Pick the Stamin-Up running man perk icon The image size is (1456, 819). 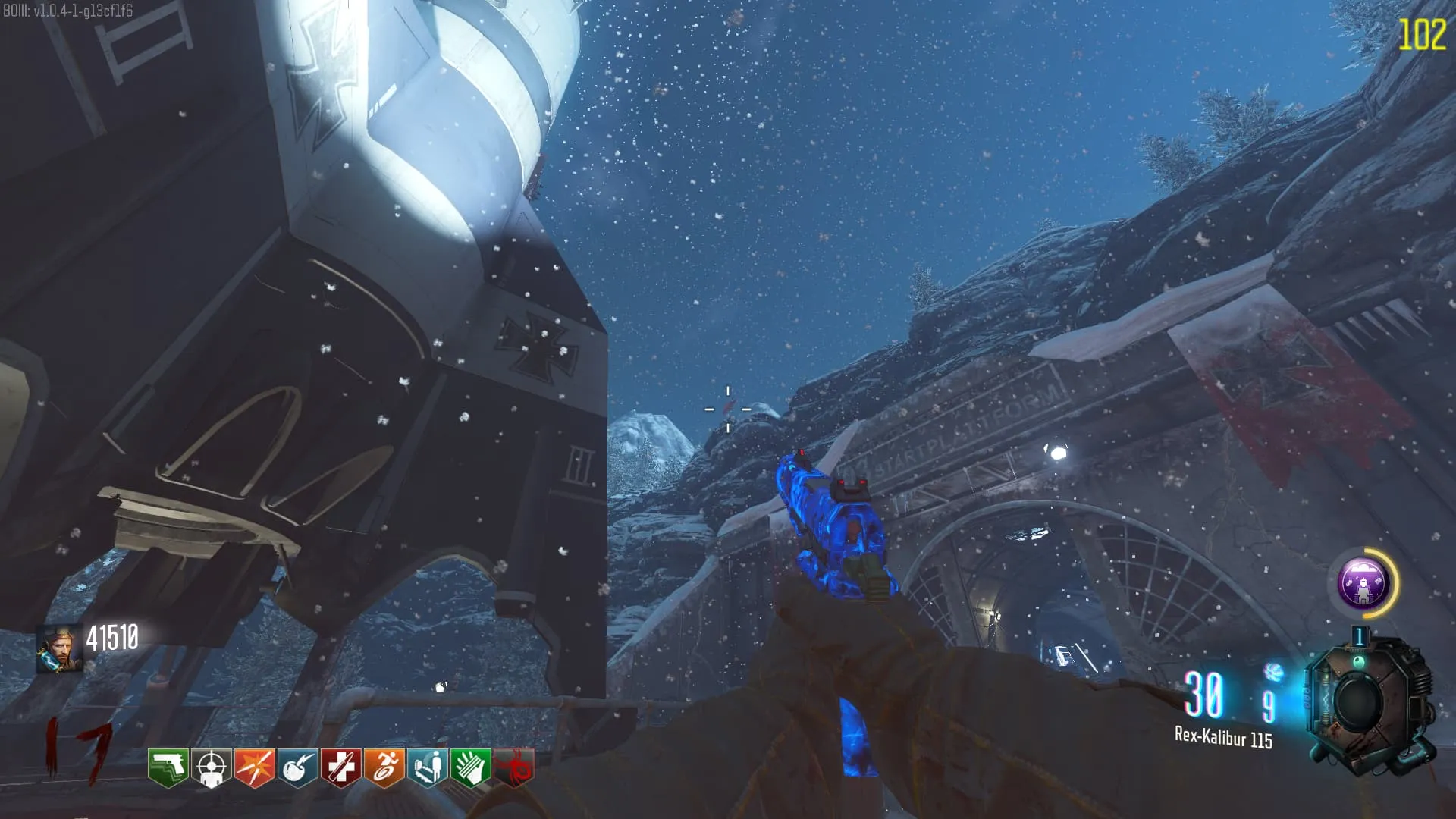[x=384, y=767]
